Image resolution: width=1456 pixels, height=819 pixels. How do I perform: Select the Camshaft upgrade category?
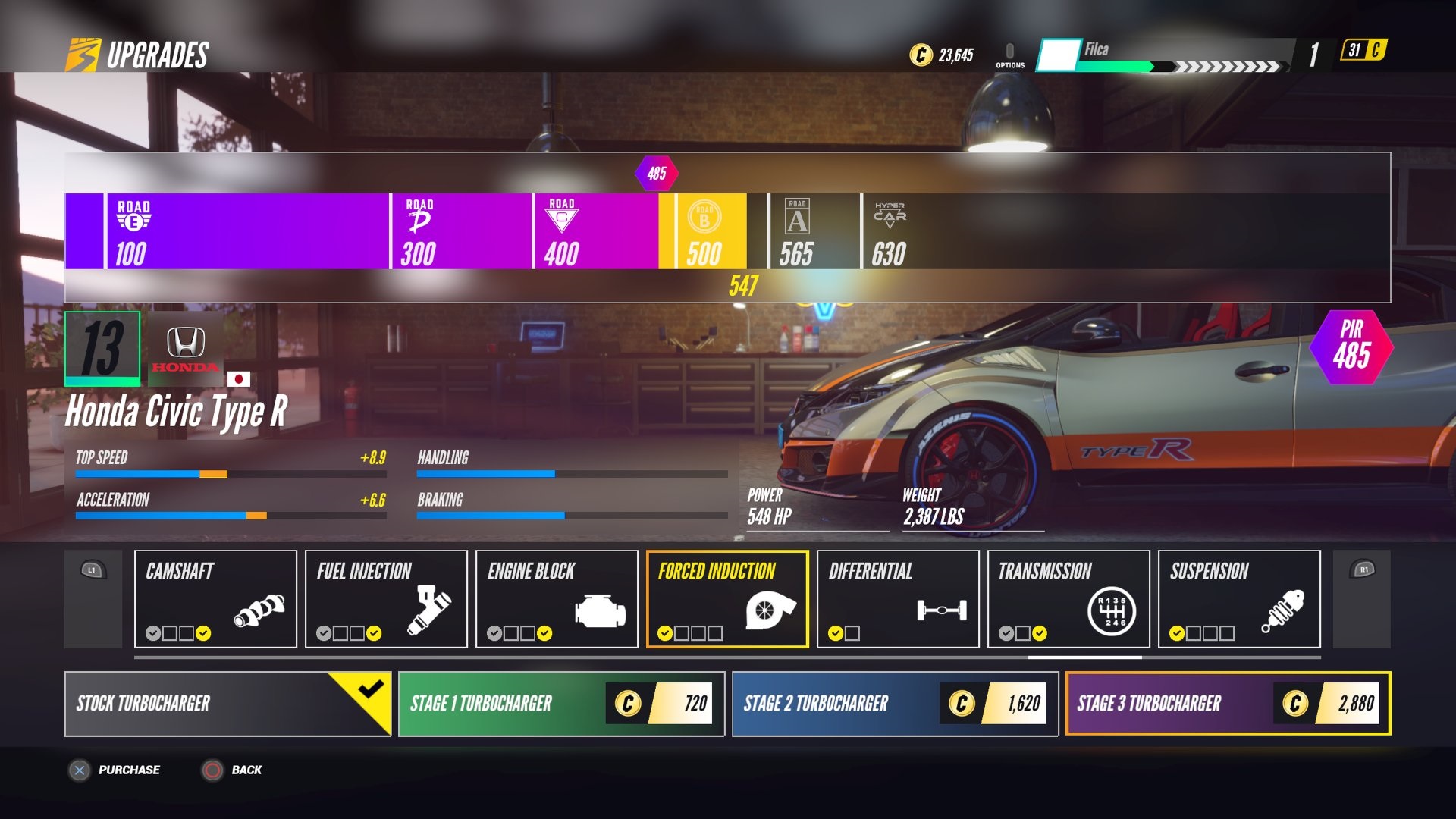(x=215, y=599)
